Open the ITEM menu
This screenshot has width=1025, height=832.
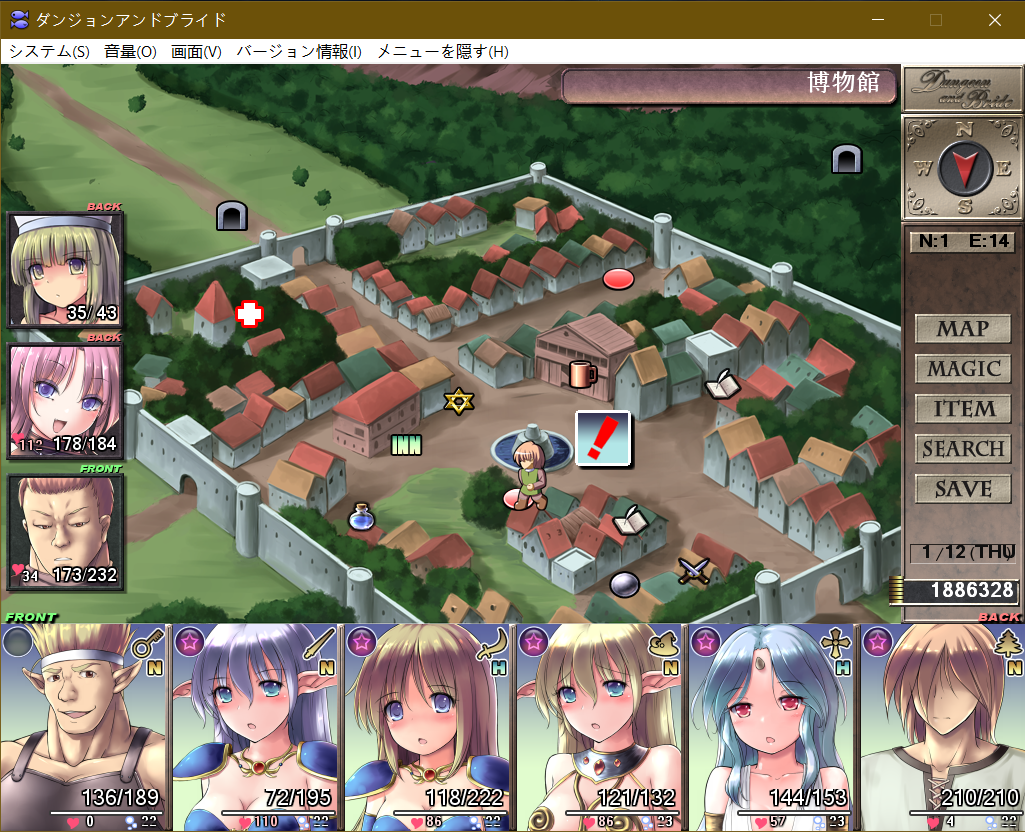pyautogui.click(x=962, y=408)
